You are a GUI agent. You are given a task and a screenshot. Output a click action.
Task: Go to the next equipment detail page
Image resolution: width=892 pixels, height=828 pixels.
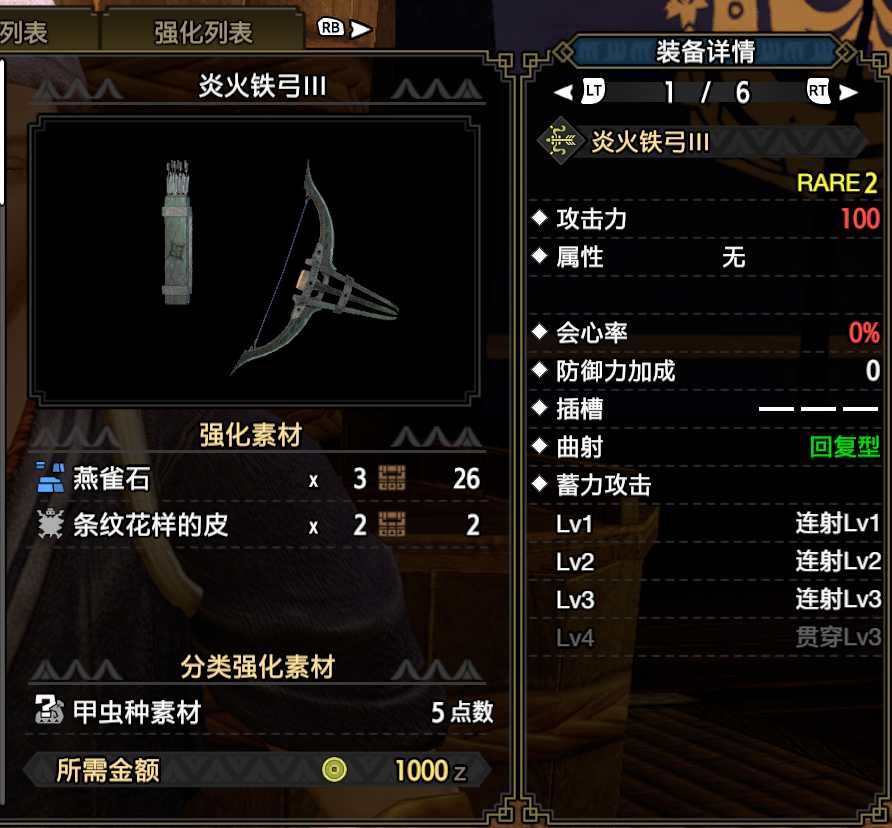(x=830, y=92)
